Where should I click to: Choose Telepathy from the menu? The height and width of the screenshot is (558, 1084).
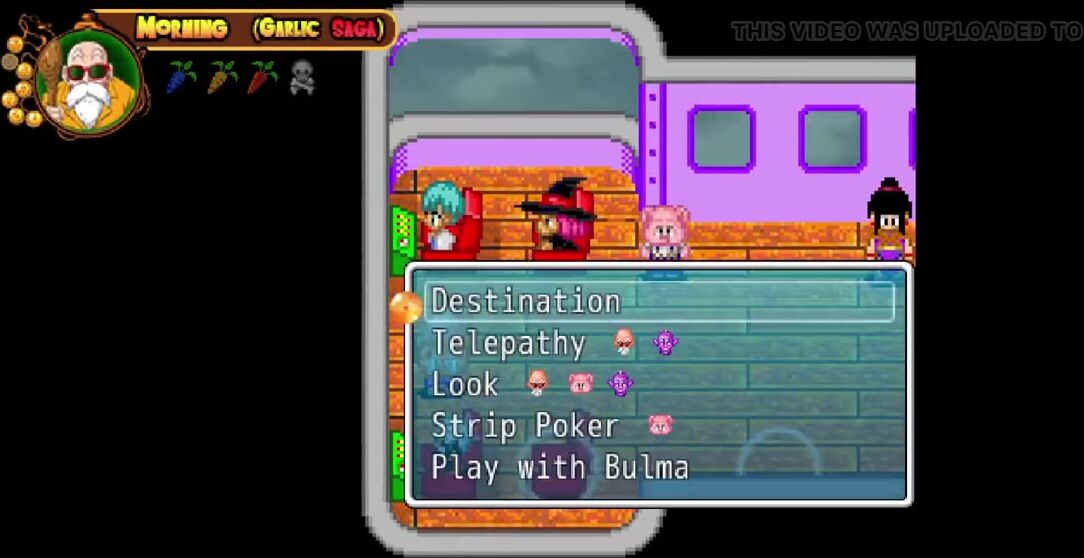coord(508,344)
